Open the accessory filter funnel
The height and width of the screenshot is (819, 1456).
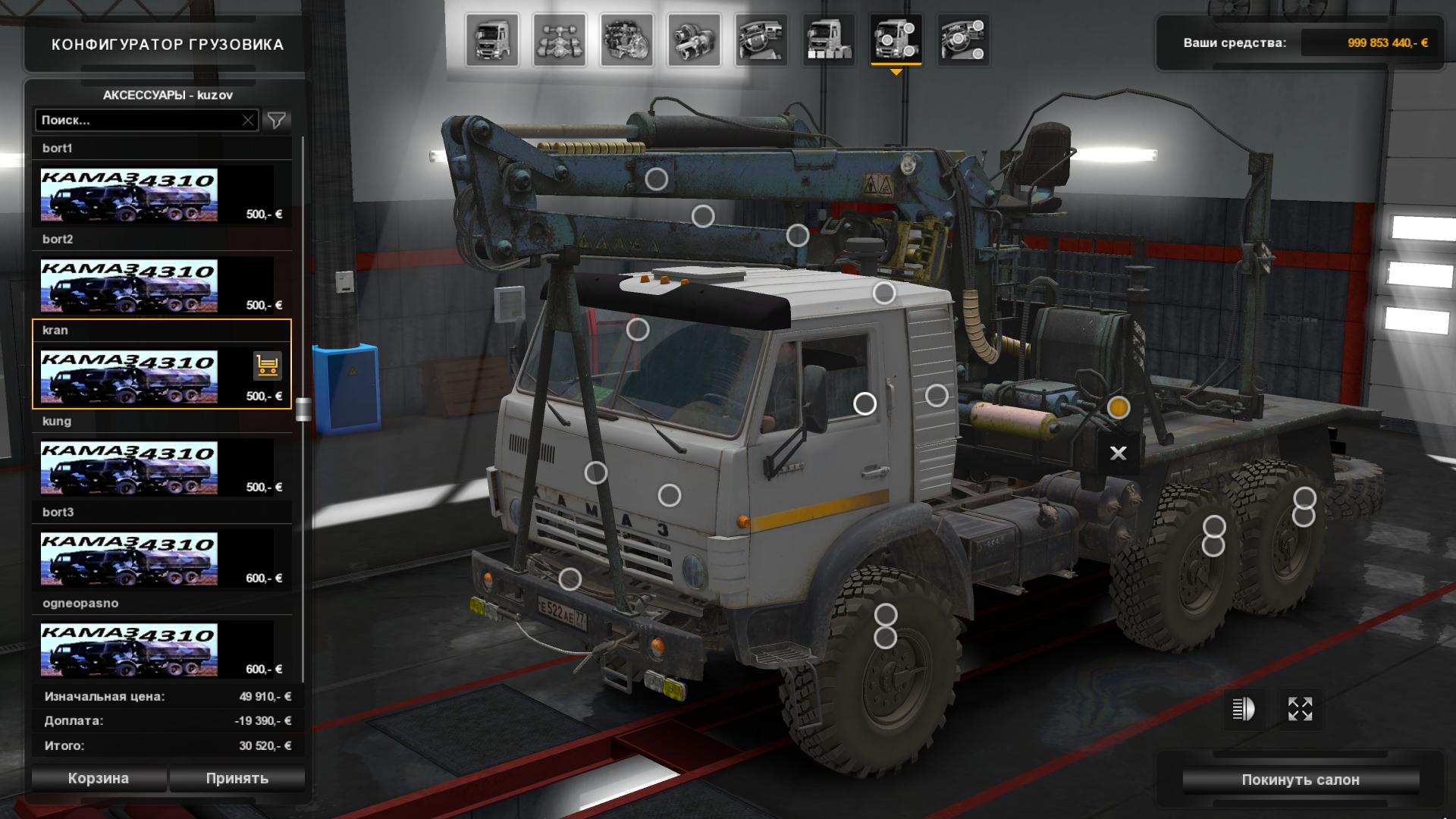pyautogui.click(x=277, y=120)
